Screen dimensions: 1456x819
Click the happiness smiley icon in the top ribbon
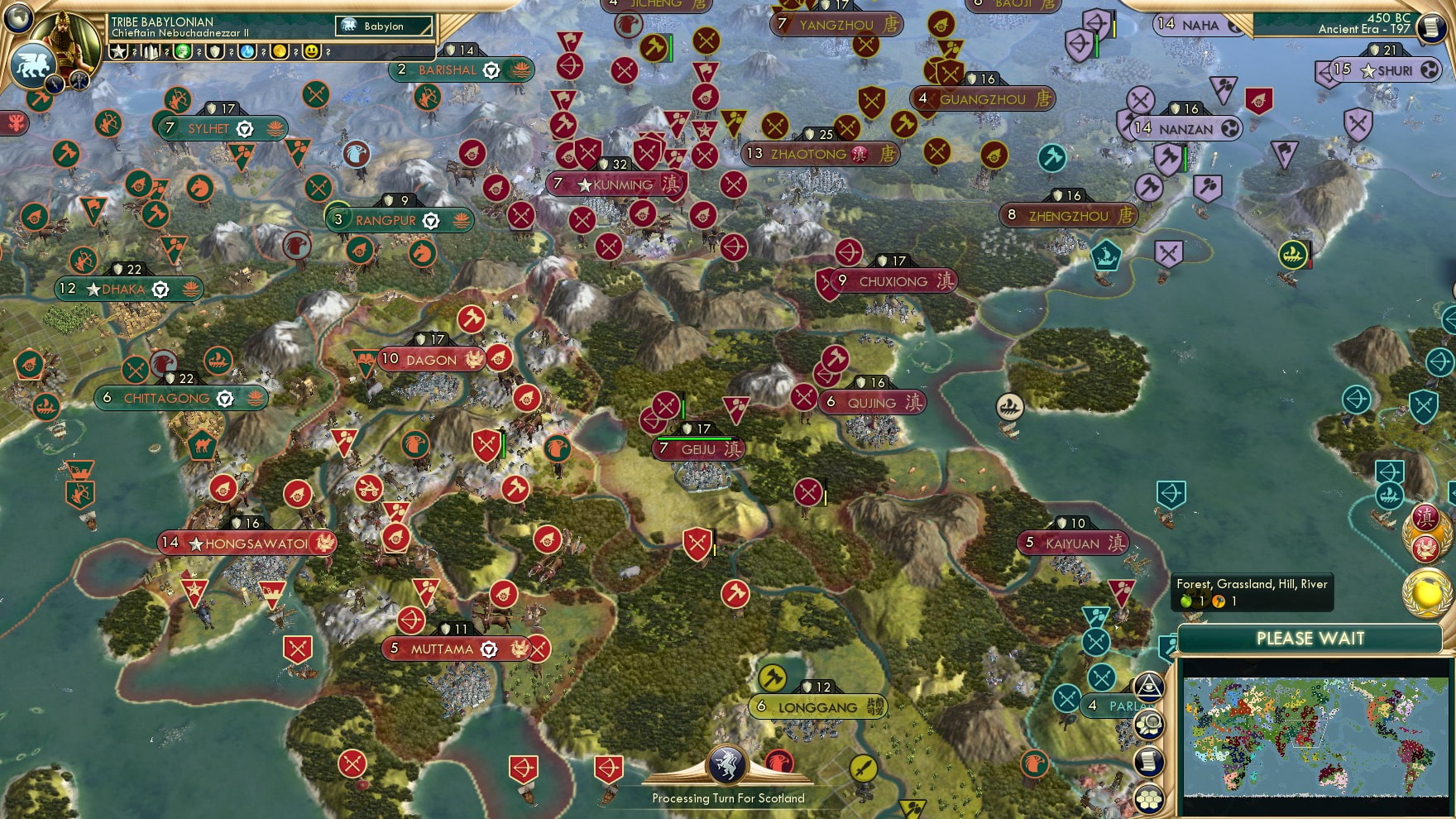click(x=309, y=51)
